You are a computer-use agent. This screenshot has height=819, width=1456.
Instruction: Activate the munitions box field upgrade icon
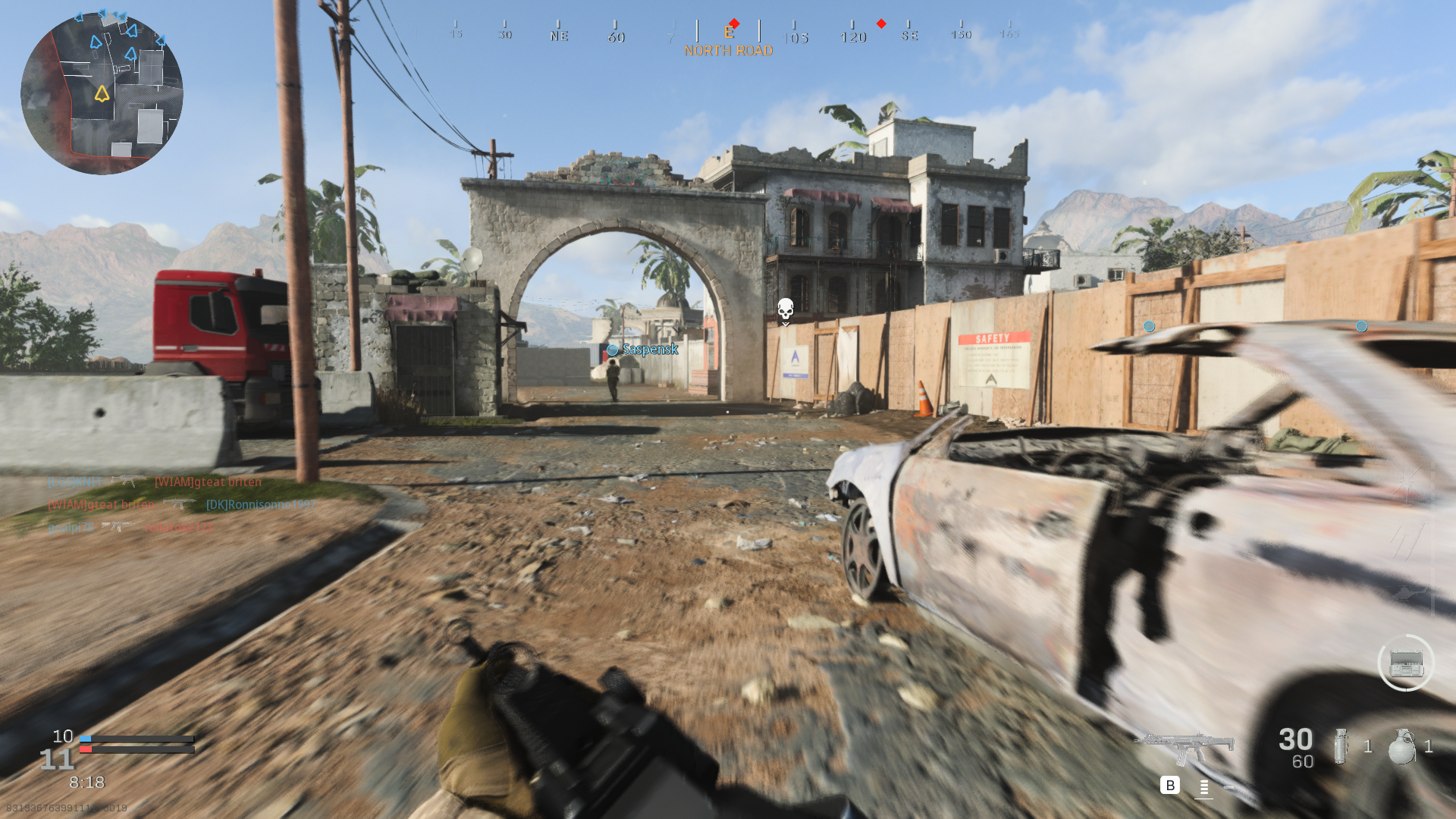pyautogui.click(x=1405, y=664)
